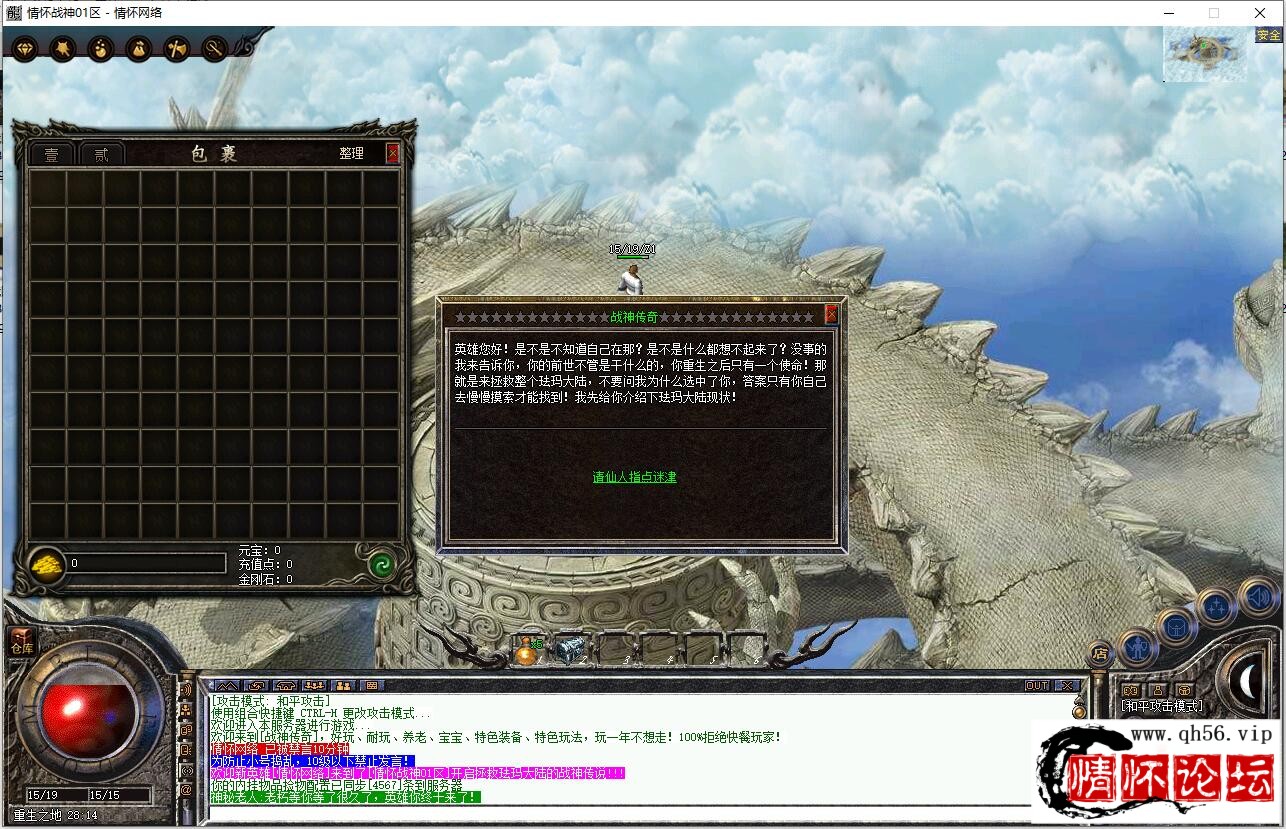Image resolution: width=1286 pixels, height=829 pixels.
Task: Switch to bag tab 贰
Action: tap(101, 155)
